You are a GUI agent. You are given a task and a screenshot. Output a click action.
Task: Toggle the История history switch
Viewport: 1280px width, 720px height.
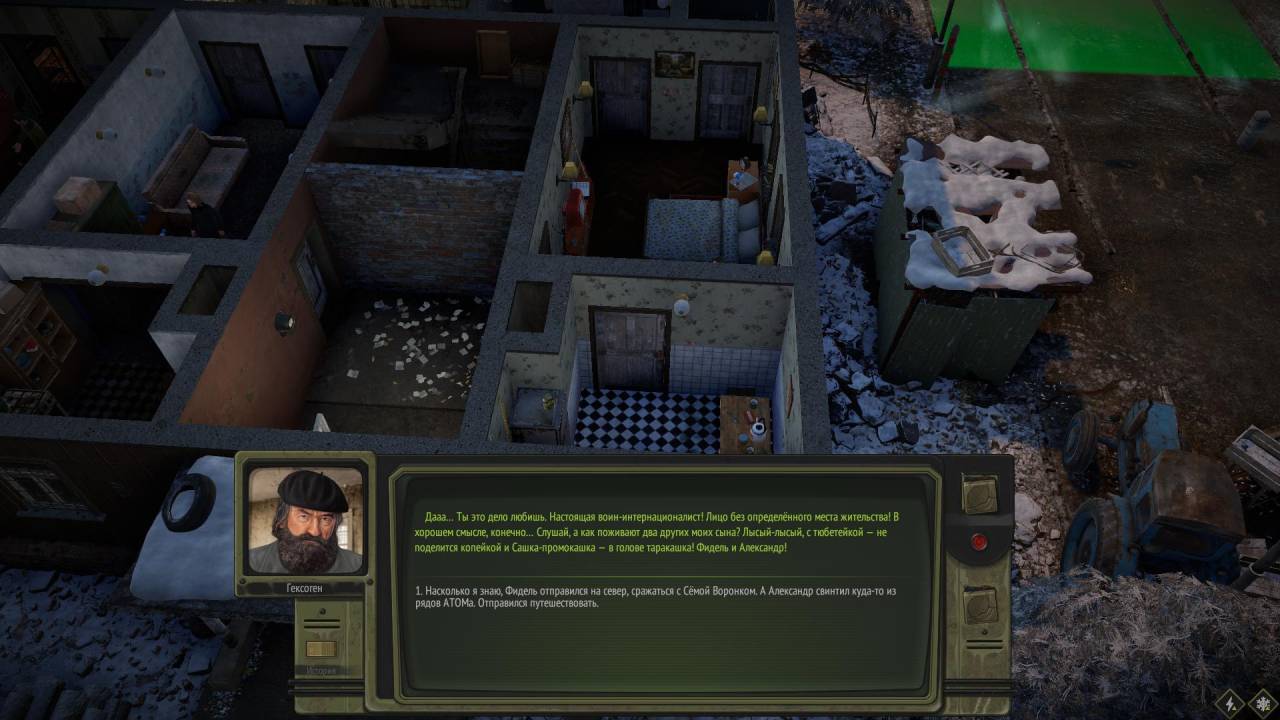tap(321, 648)
